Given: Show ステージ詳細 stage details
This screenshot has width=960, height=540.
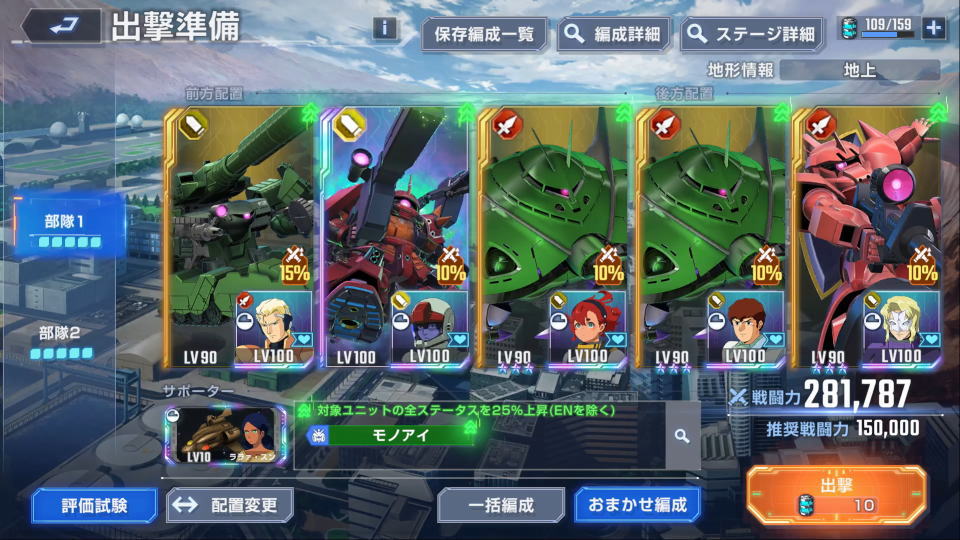Looking at the screenshot, I should click(753, 34).
